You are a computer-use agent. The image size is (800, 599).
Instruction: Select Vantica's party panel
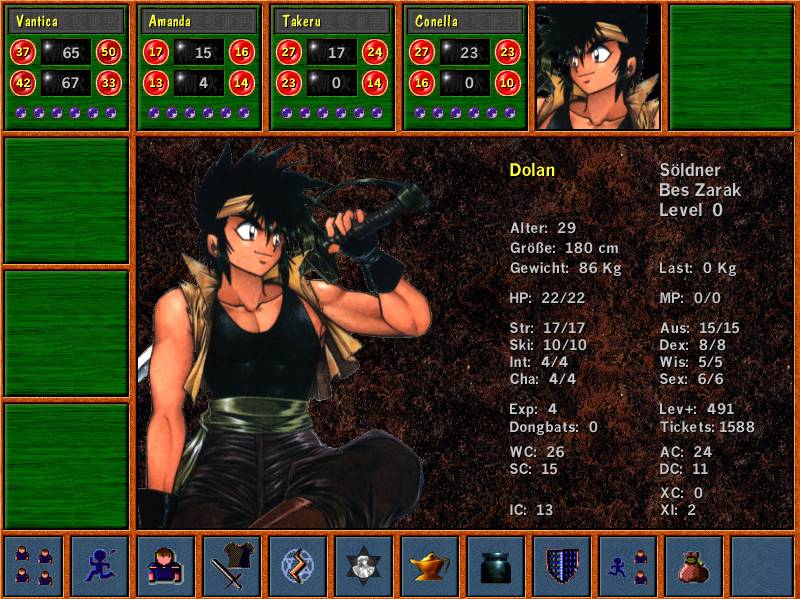pyautogui.click(x=67, y=66)
